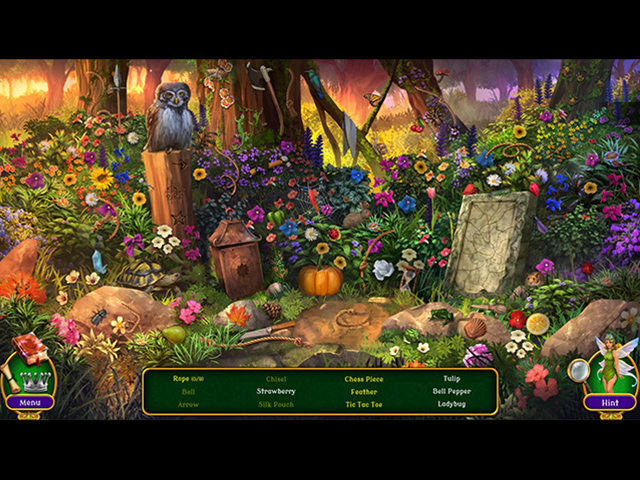The height and width of the screenshot is (480, 640).
Task: Activate the magnifying glass tool
Action: [x=578, y=371]
